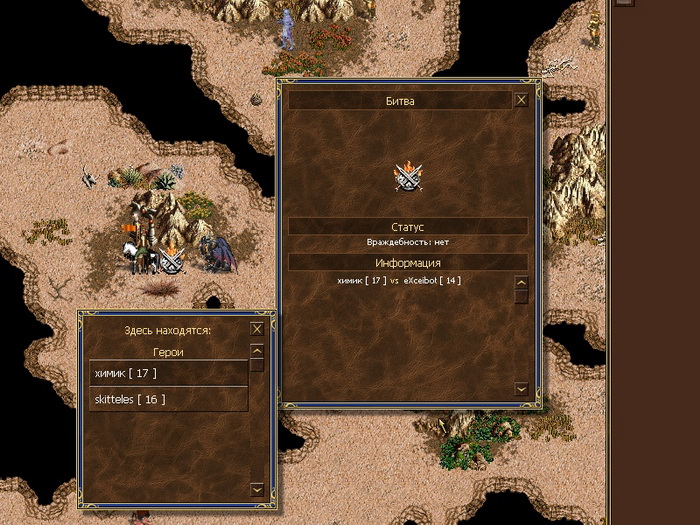Screen dimensions: 700x525
Task: Click the battle info scroll-down arrow
Action: pyautogui.click(x=521, y=388)
